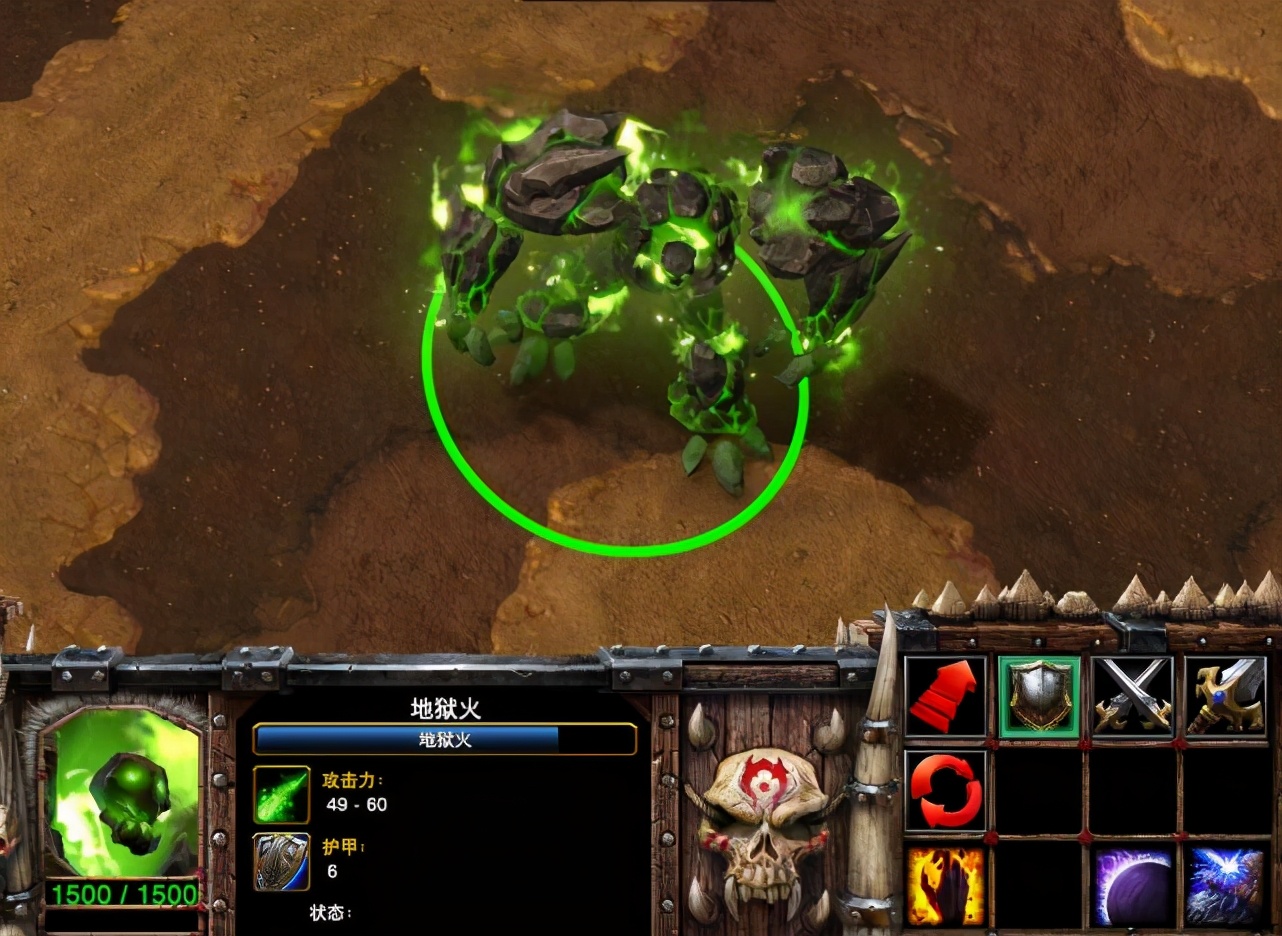This screenshot has height=936, width=1282.
Task: Select the dark purple orb ability
Action: 1132,886
